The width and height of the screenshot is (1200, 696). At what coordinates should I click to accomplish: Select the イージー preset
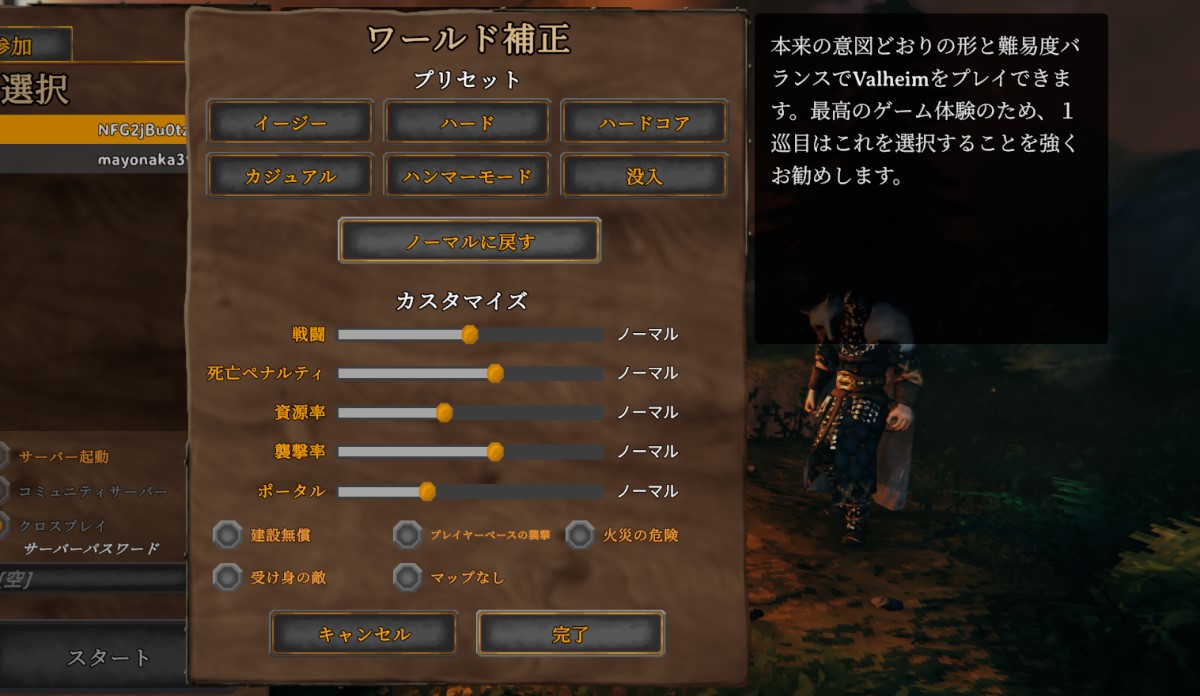pos(290,122)
